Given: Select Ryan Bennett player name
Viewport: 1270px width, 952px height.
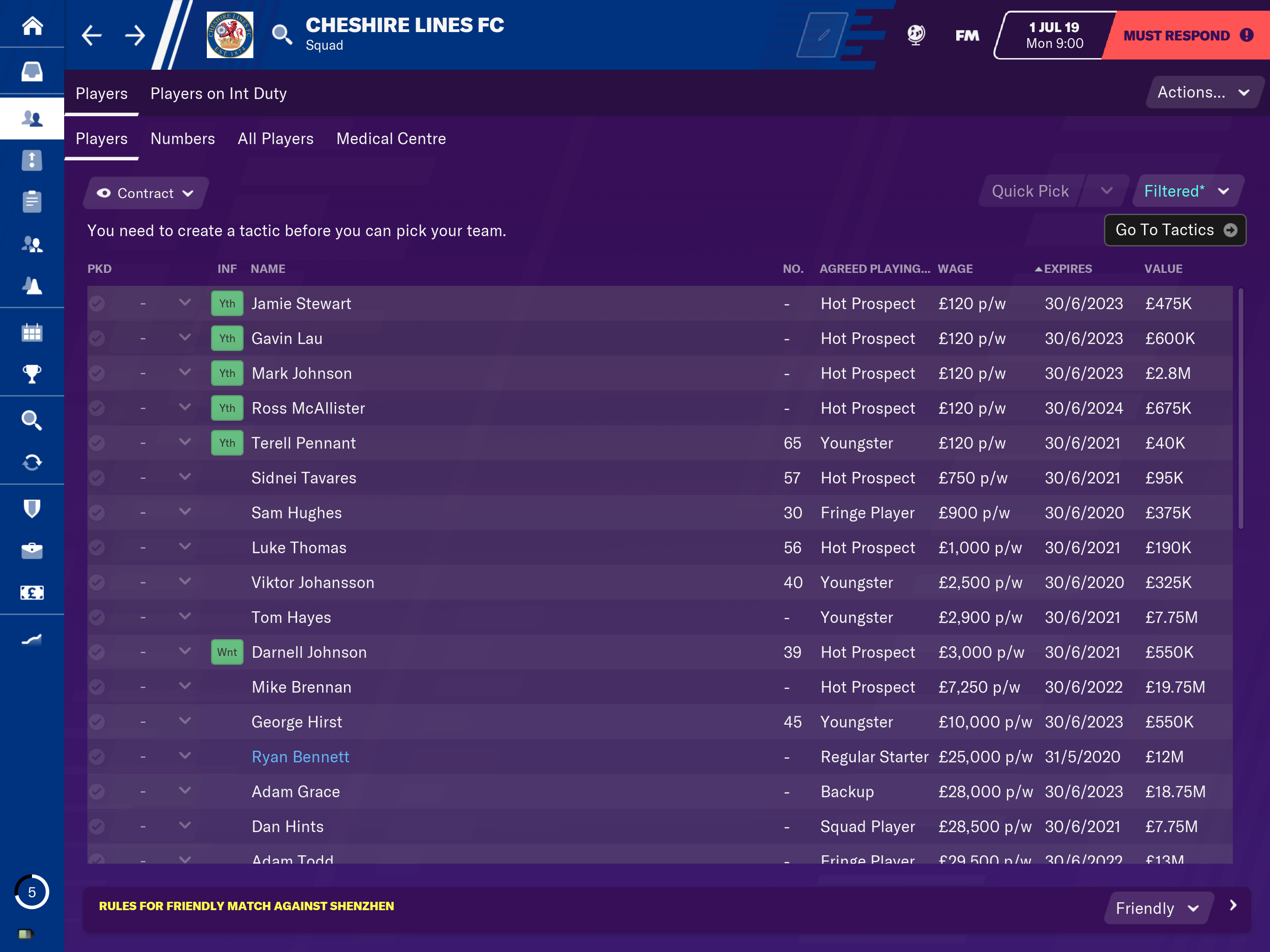Looking at the screenshot, I should (300, 757).
